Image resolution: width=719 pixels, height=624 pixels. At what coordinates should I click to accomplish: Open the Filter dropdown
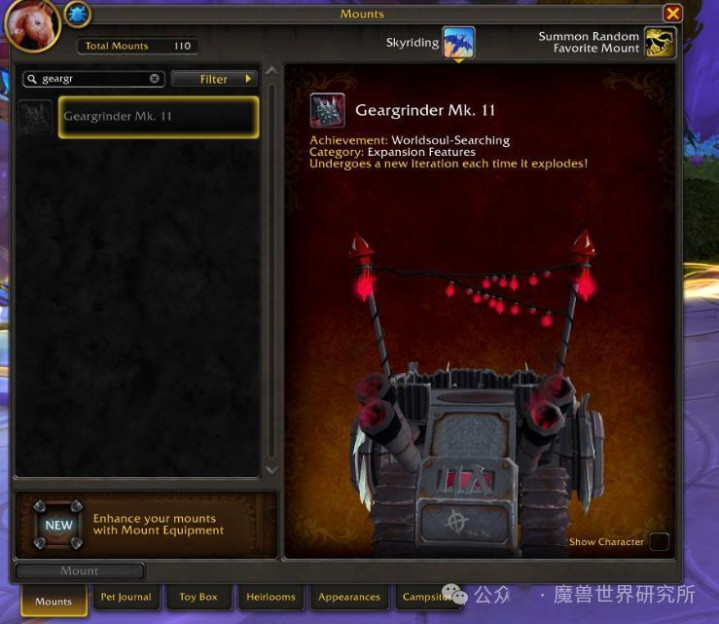(x=214, y=78)
